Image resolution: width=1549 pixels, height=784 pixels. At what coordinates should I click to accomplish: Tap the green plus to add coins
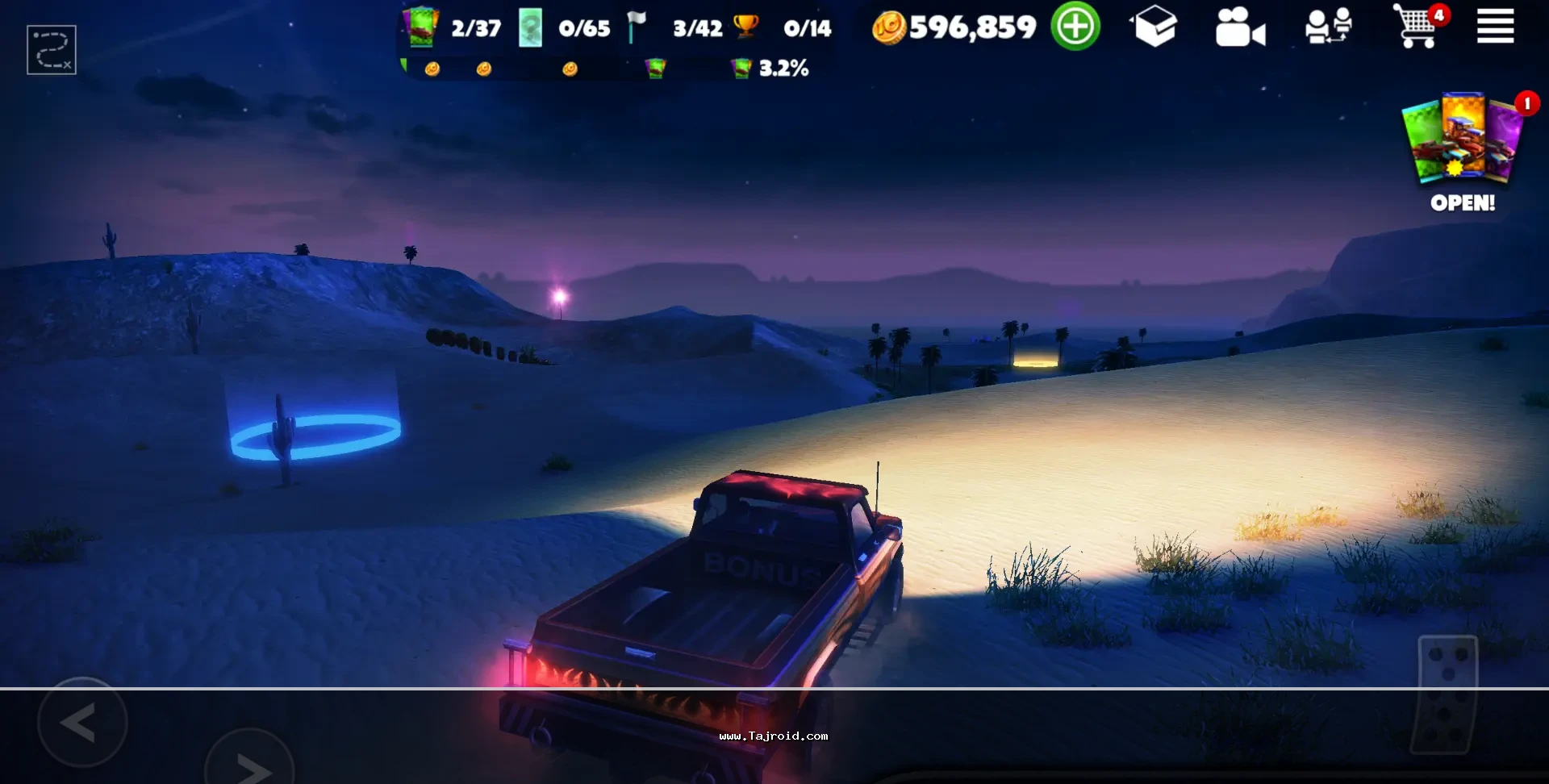click(1075, 27)
